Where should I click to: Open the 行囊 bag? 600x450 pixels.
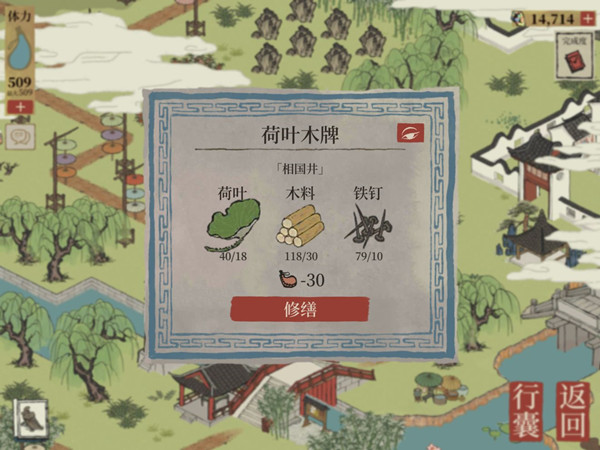(x=529, y=410)
